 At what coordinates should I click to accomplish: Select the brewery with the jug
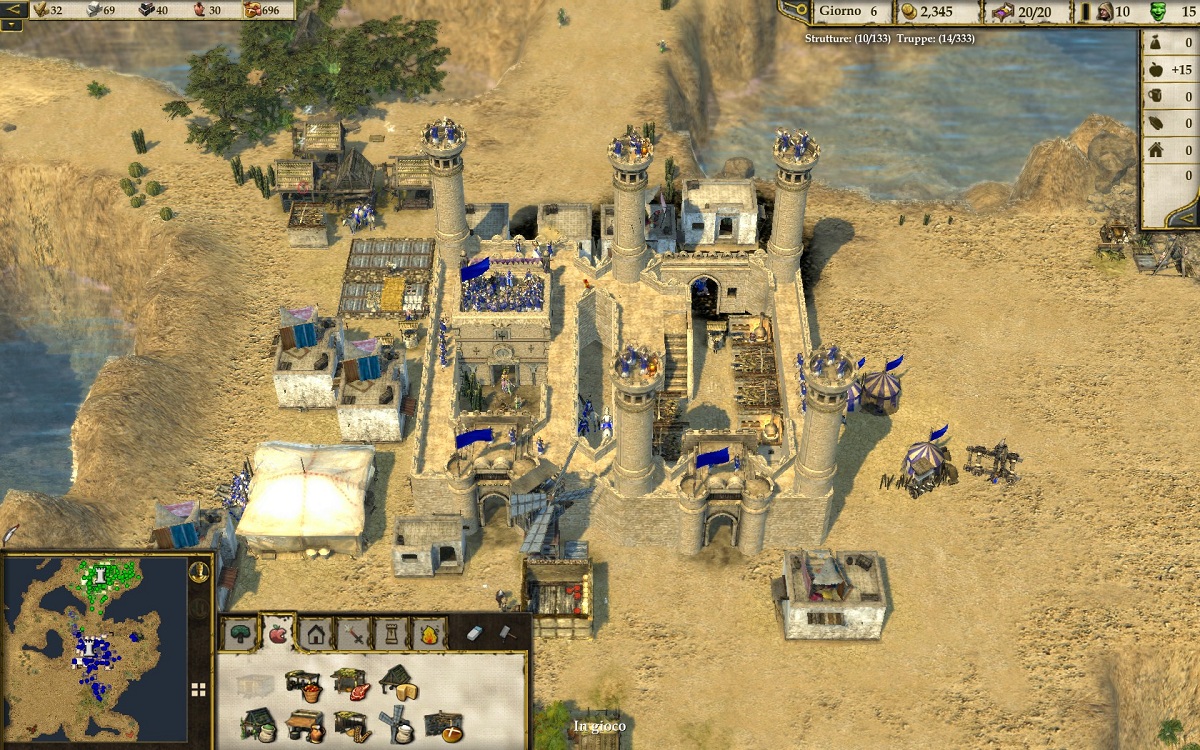[304, 725]
